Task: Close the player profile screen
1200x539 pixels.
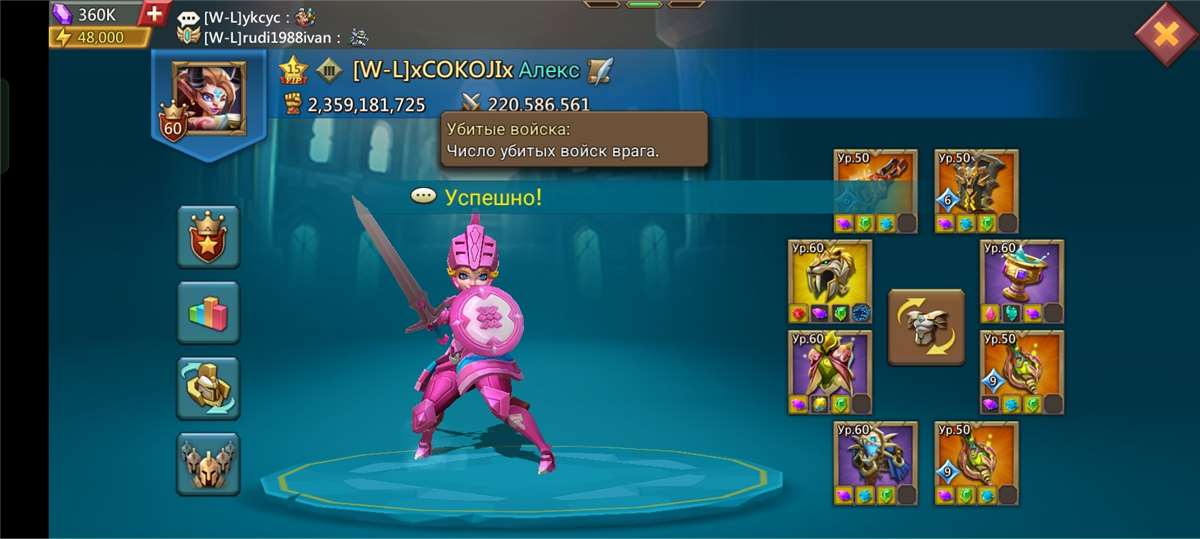Action: [1165, 34]
